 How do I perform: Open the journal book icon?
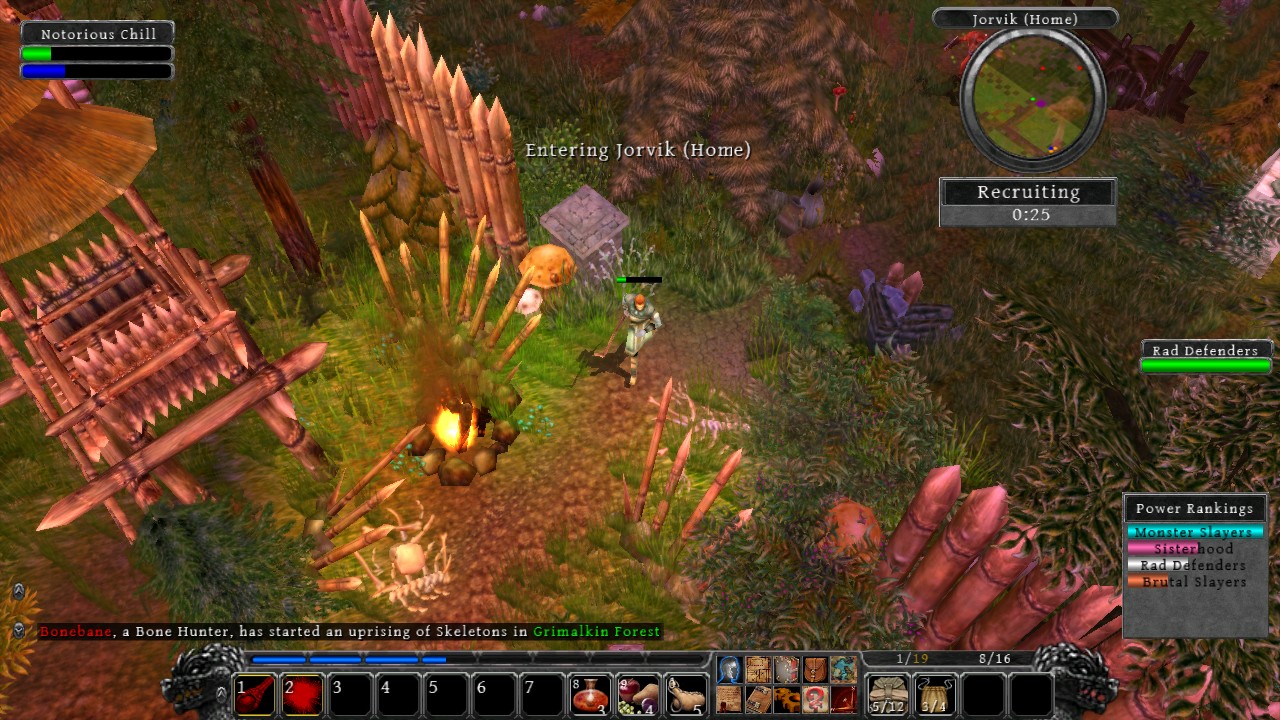pos(757,698)
